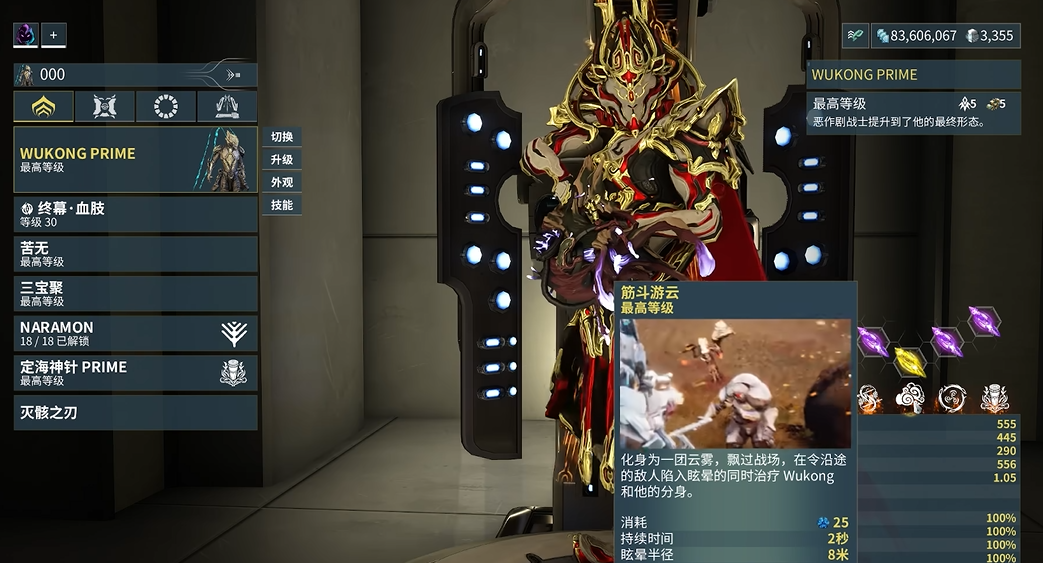
Task: Open the 升级 upgrade menu
Action: tap(282, 160)
